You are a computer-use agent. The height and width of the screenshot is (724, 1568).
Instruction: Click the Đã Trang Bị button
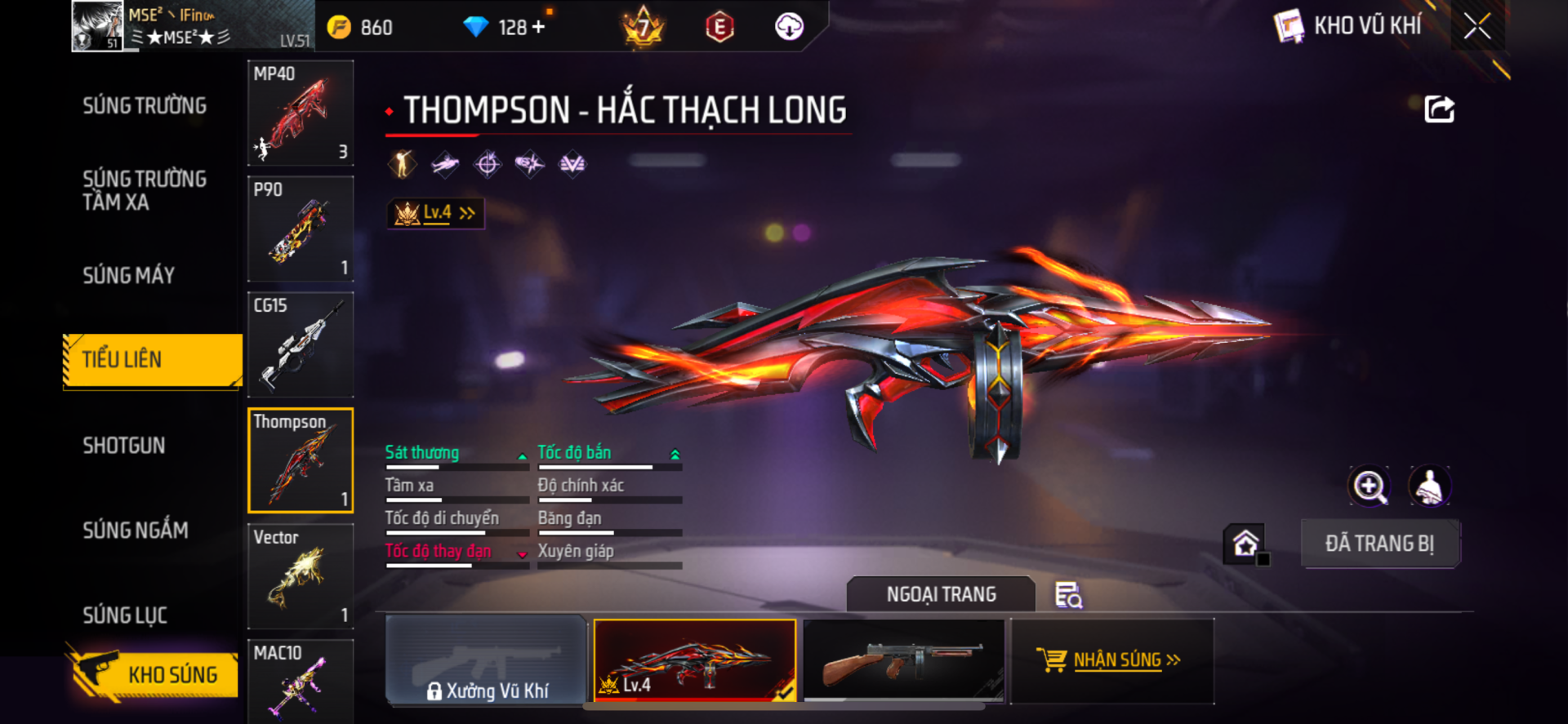[x=1379, y=544]
